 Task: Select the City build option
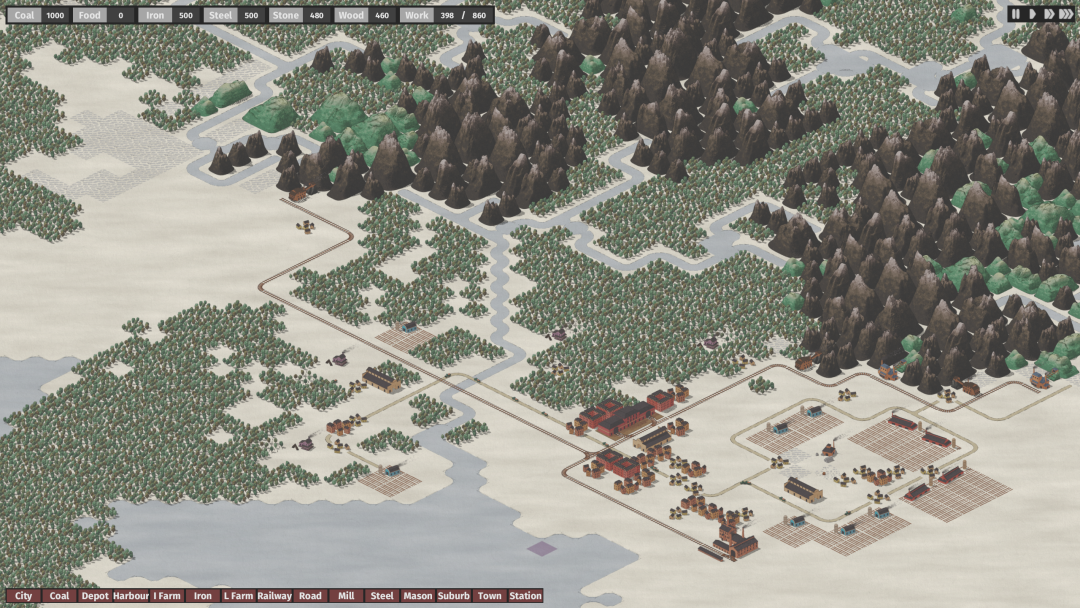(x=23, y=596)
